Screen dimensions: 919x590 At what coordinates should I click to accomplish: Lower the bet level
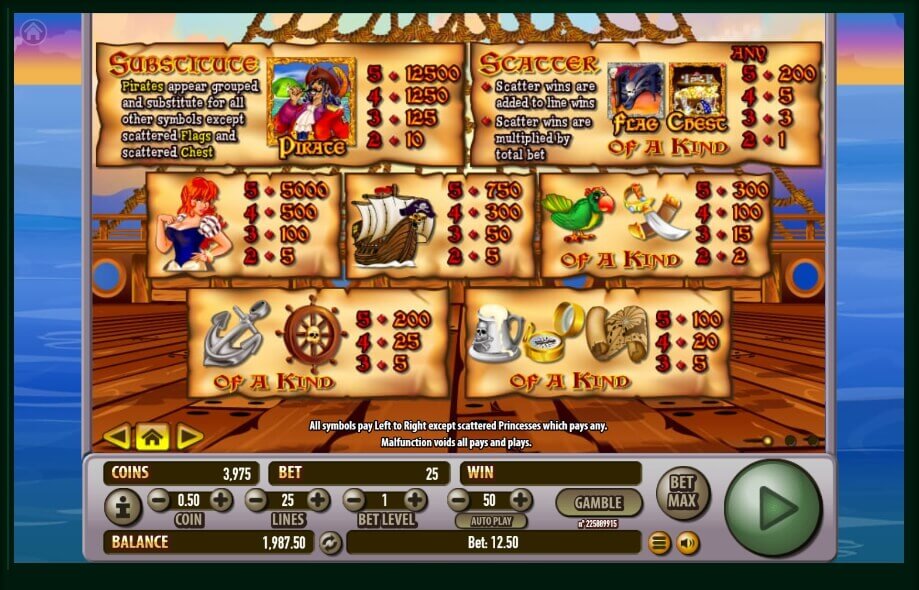point(354,500)
